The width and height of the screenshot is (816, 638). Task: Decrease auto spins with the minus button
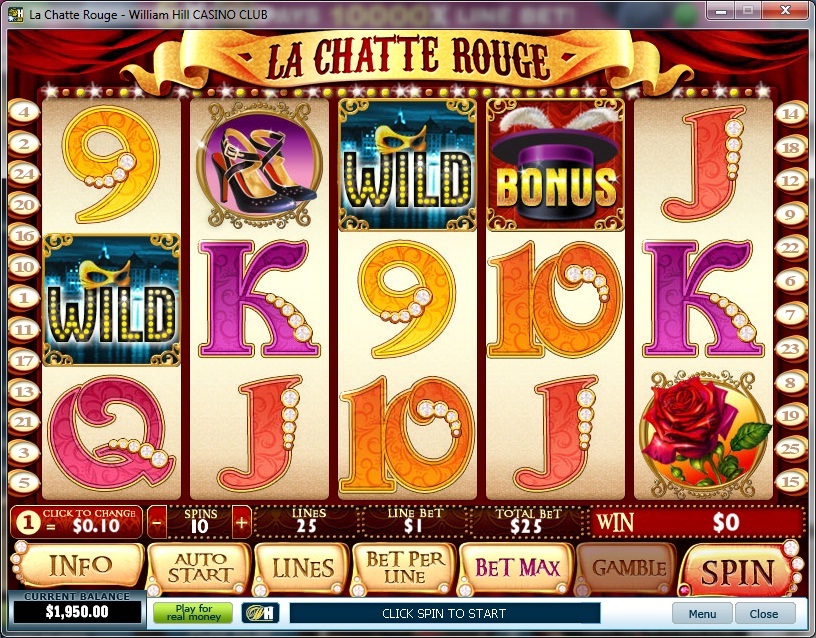coord(158,521)
